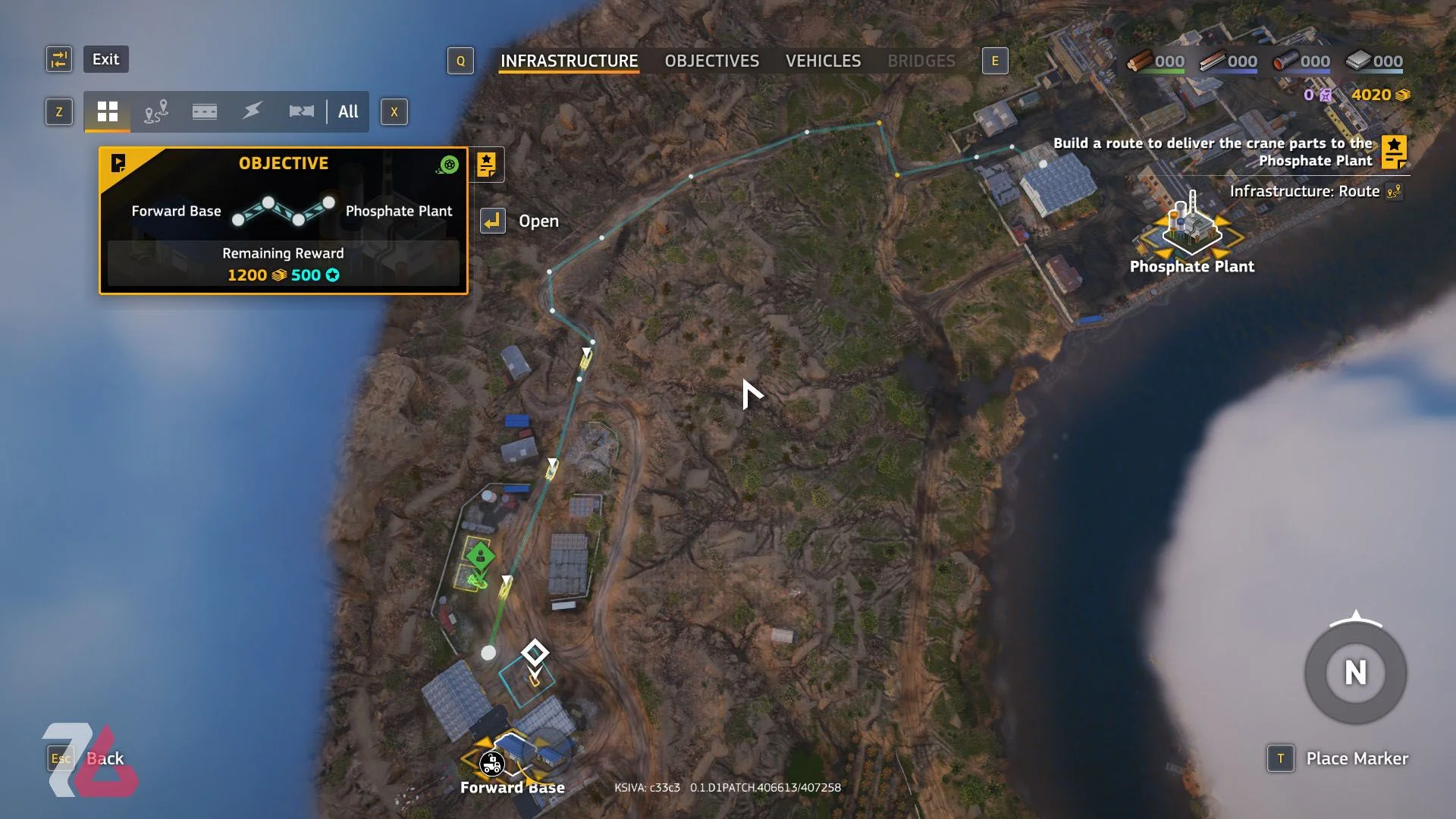Choose the route filter icon

[156, 111]
